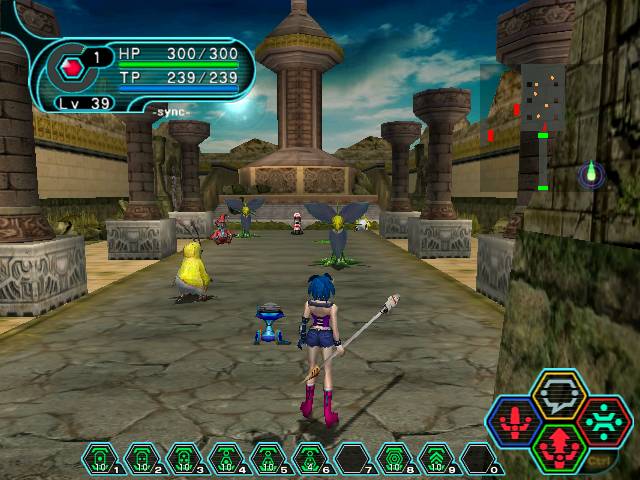The height and width of the screenshot is (480, 640).
Task: Select the blue-bordered attack hexagon
Action: pos(514,421)
